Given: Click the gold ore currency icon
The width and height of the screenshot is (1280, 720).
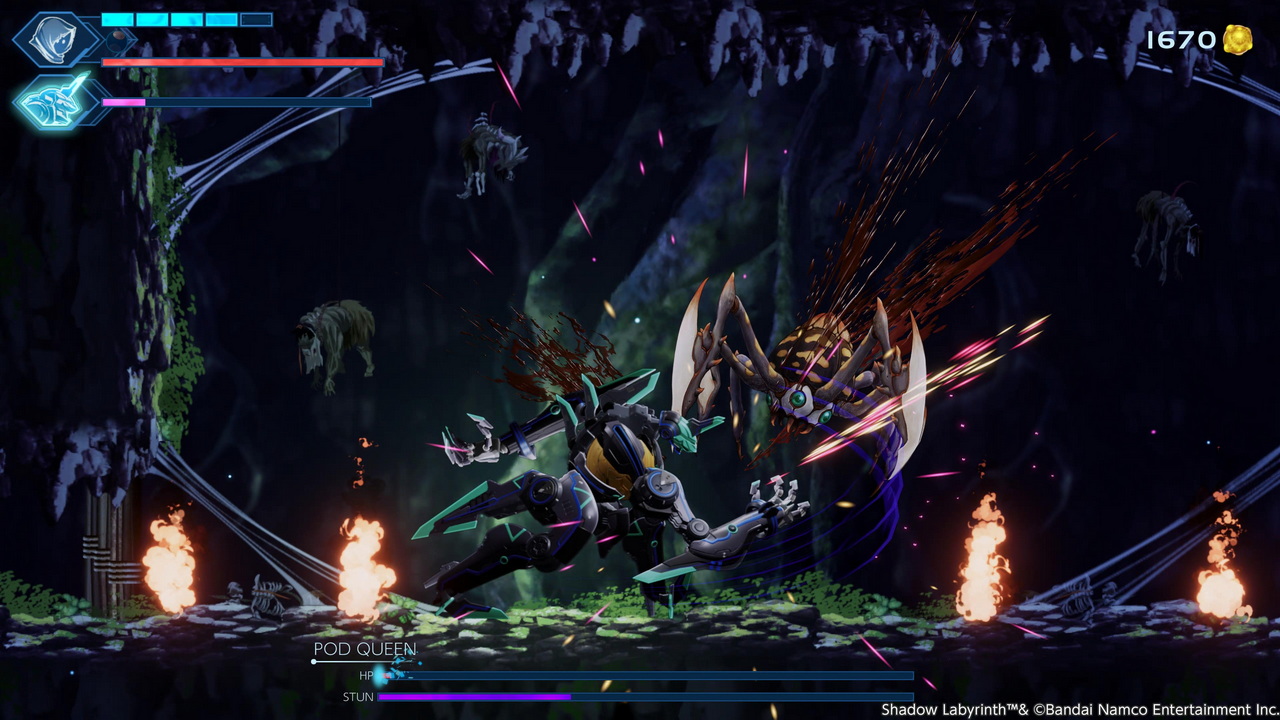Looking at the screenshot, I should coord(1237,40).
